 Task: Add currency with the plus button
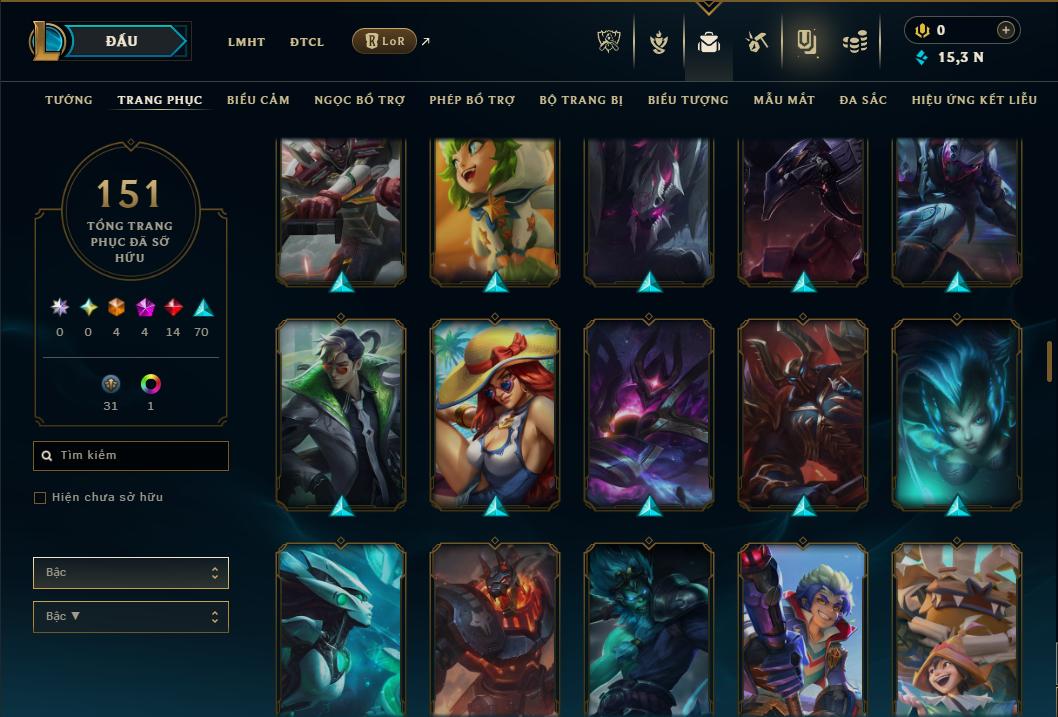(x=1006, y=31)
